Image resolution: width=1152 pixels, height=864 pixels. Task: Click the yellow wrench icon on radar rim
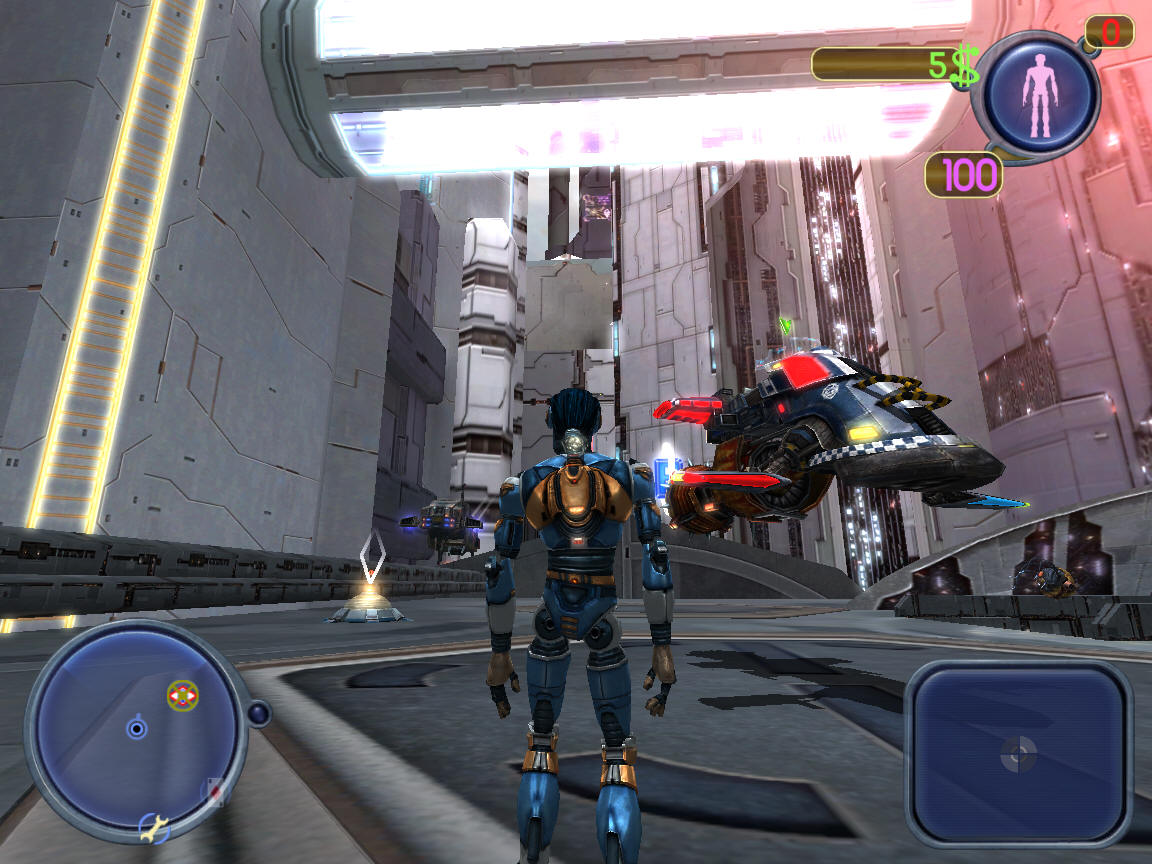tap(155, 828)
